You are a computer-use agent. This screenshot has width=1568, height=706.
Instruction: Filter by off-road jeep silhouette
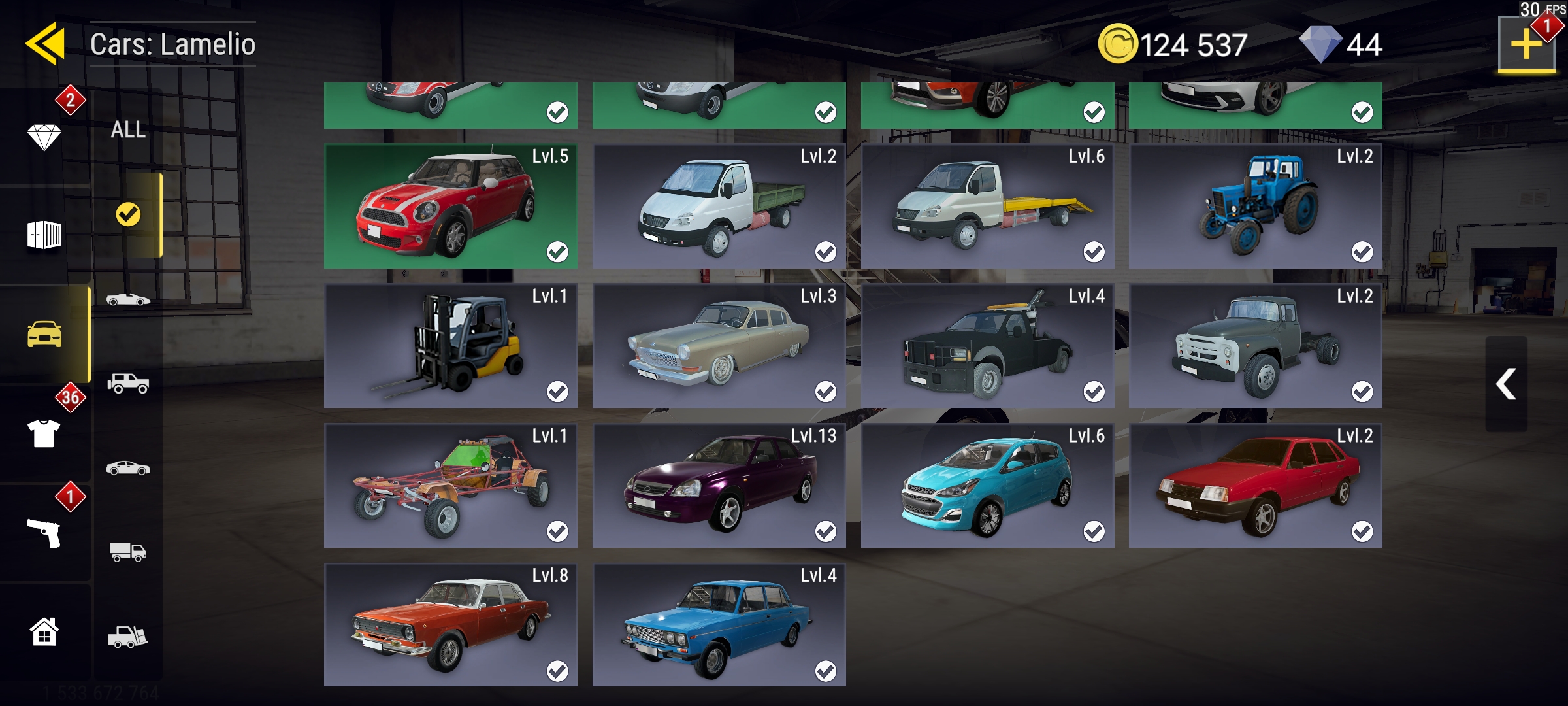(128, 383)
